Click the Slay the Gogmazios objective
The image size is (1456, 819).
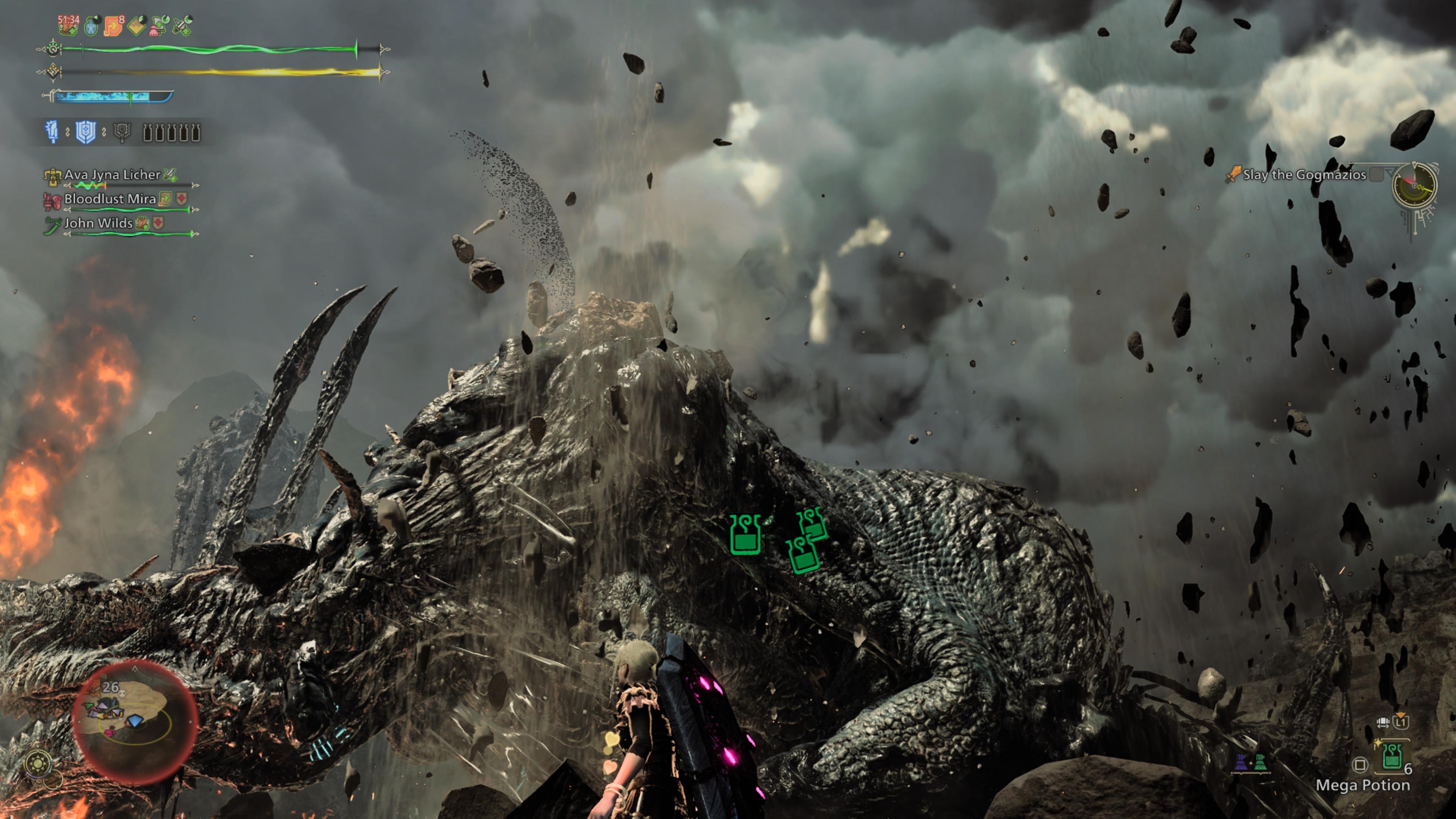(x=1304, y=175)
